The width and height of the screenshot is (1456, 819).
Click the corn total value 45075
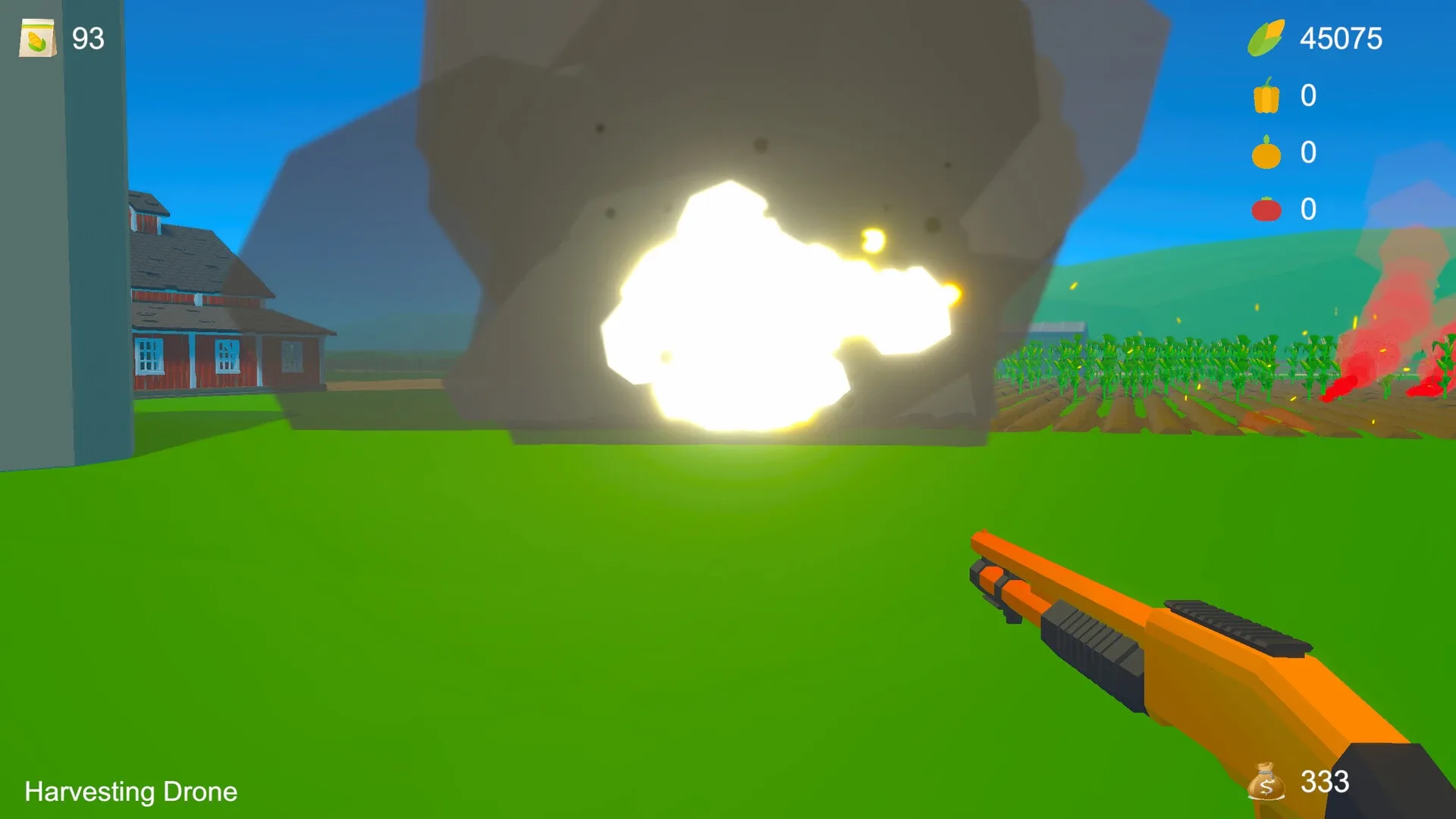tap(1341, 38)
